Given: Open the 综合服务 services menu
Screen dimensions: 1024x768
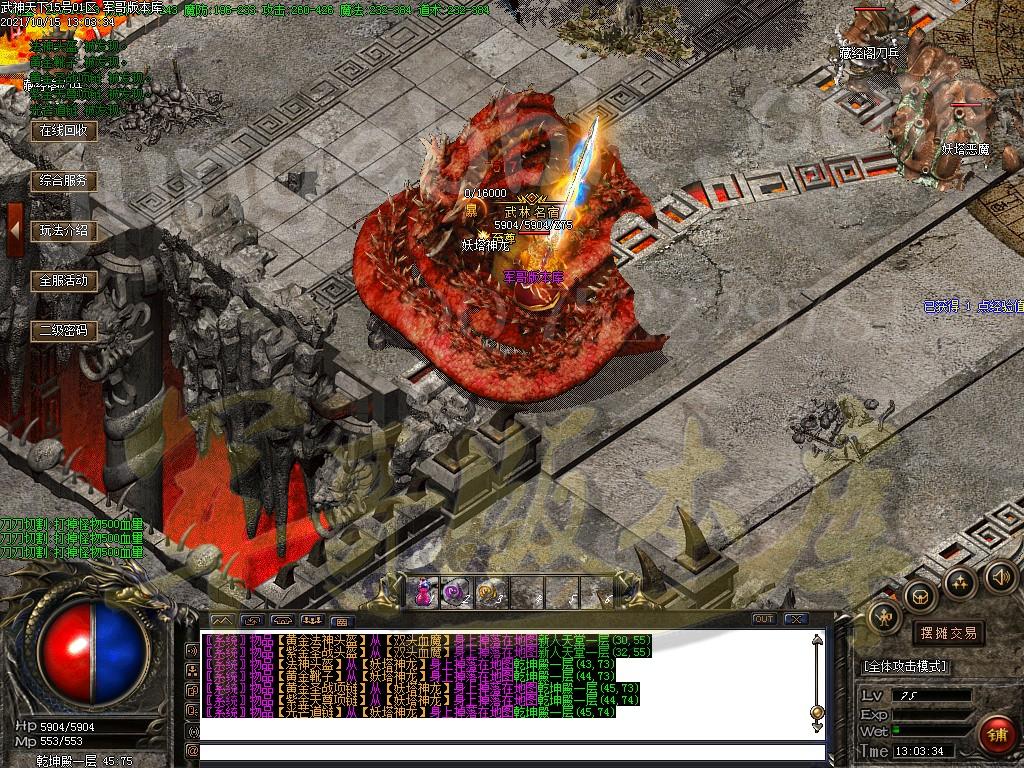Looking at the screenshot, I should (x=64, y=181).
